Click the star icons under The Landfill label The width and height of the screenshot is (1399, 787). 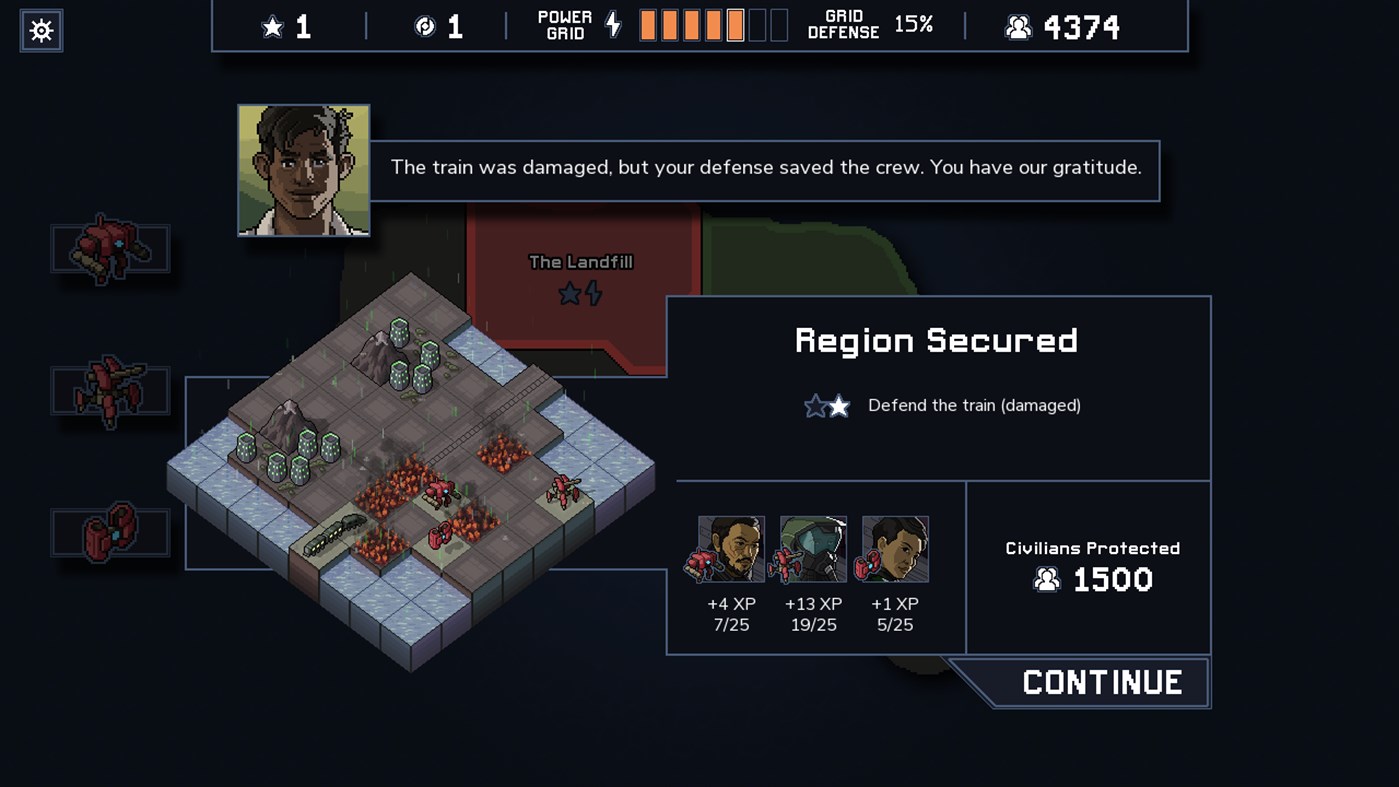point(581,293)
